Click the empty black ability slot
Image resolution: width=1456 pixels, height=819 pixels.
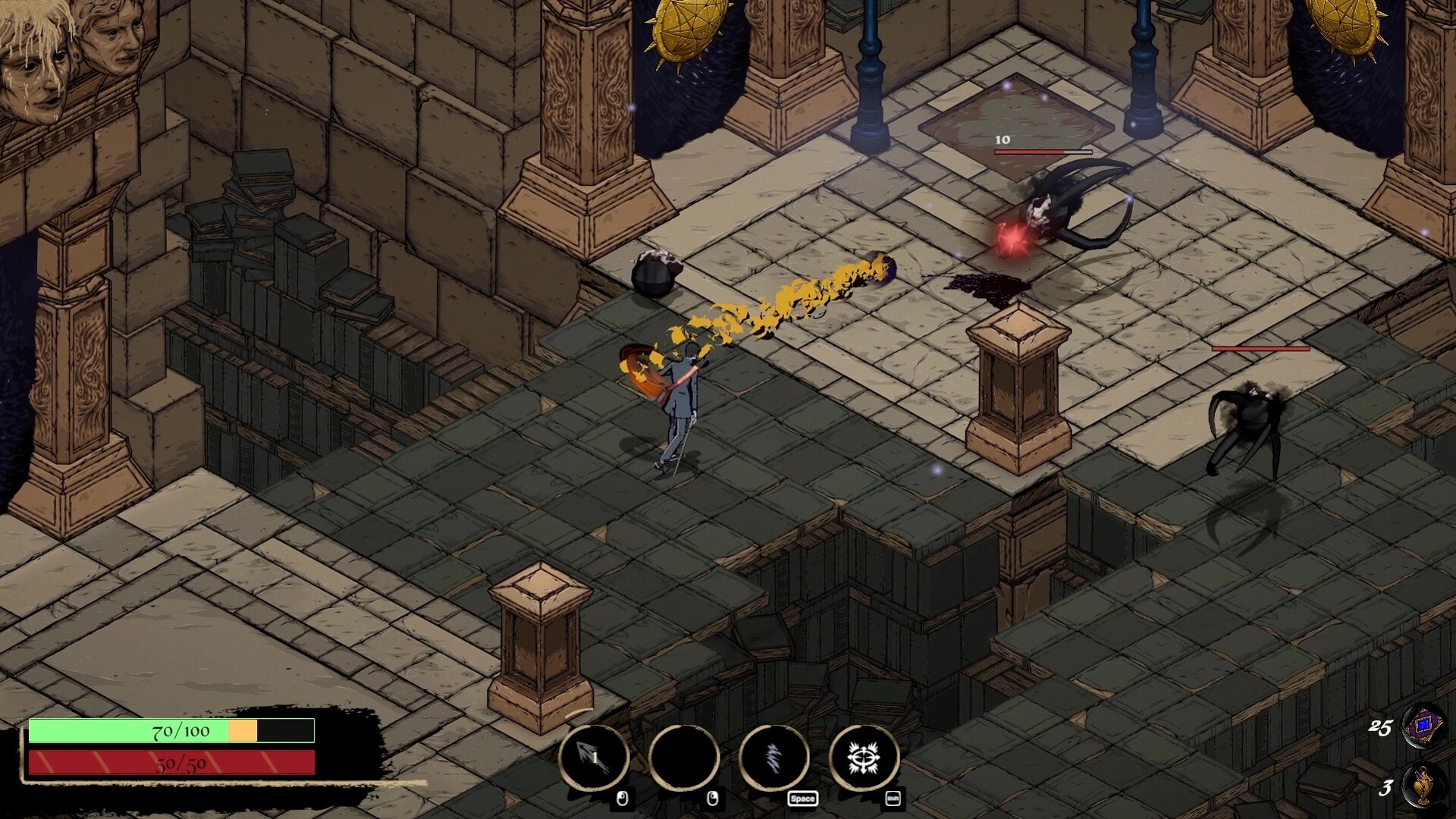[x=684, y=758]
